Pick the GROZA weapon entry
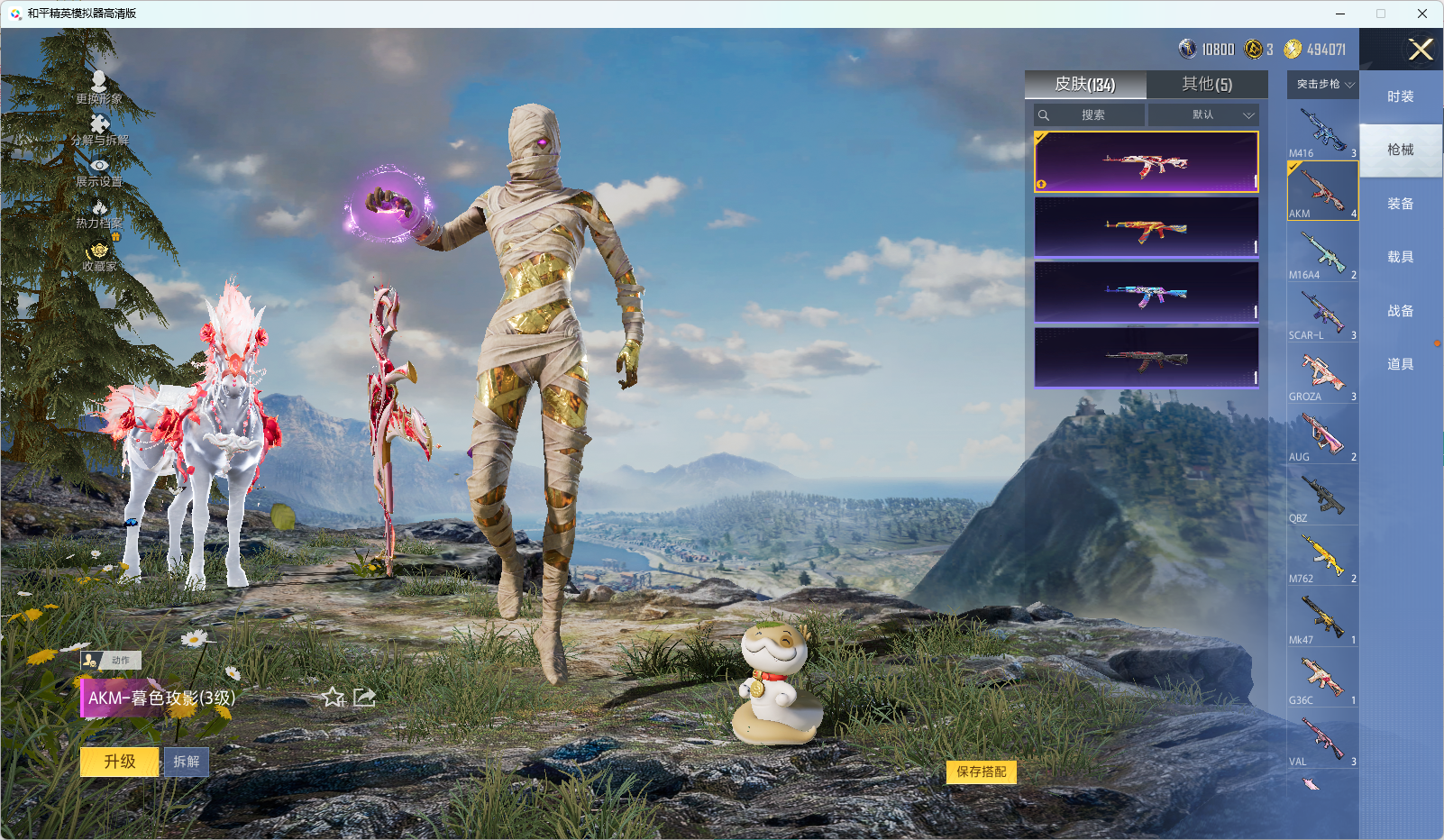This screenshot has width=1444, height=840. tap(1321, 374)
